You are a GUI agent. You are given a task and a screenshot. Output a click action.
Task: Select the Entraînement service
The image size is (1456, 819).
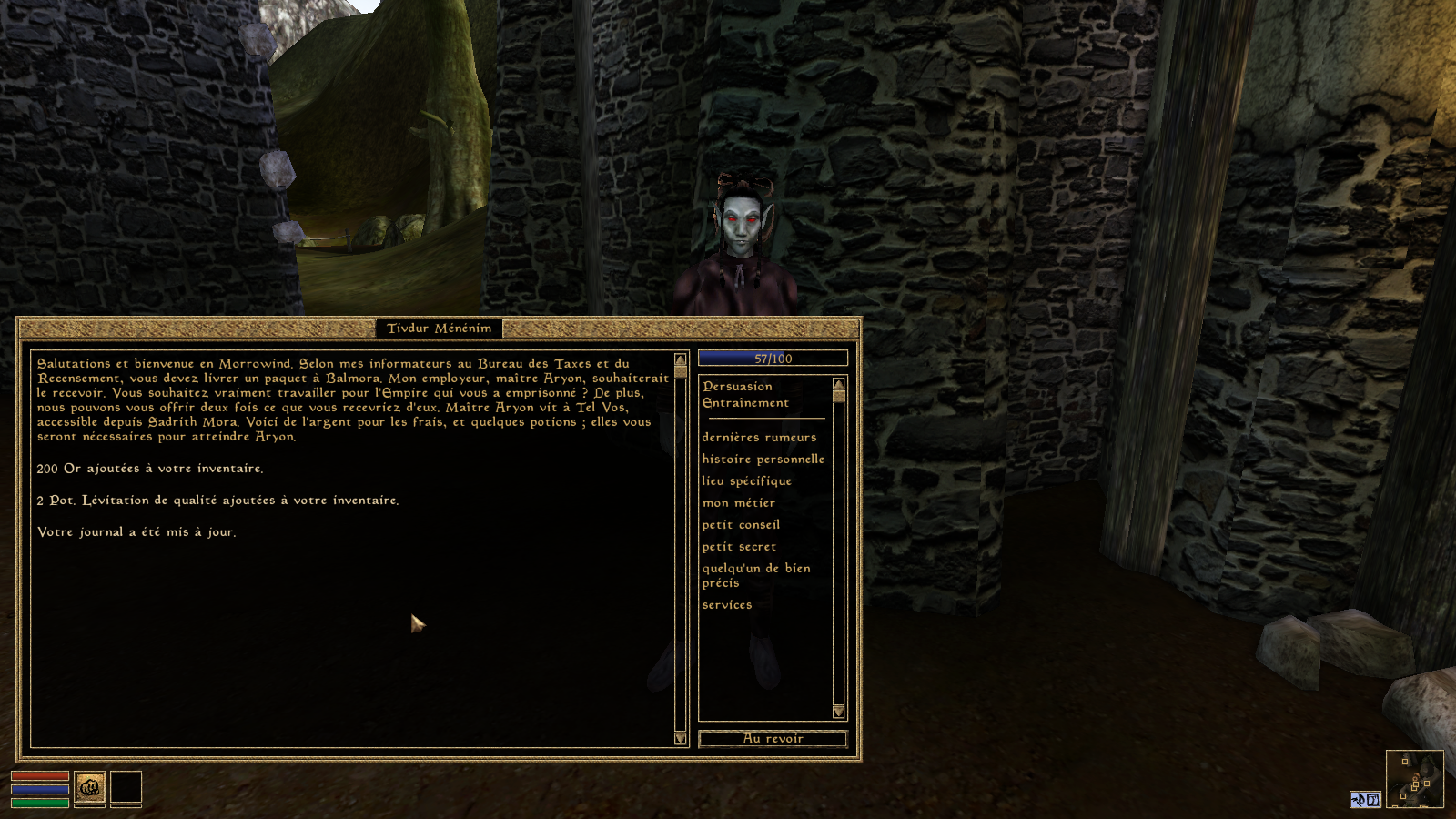coord(745,403)
